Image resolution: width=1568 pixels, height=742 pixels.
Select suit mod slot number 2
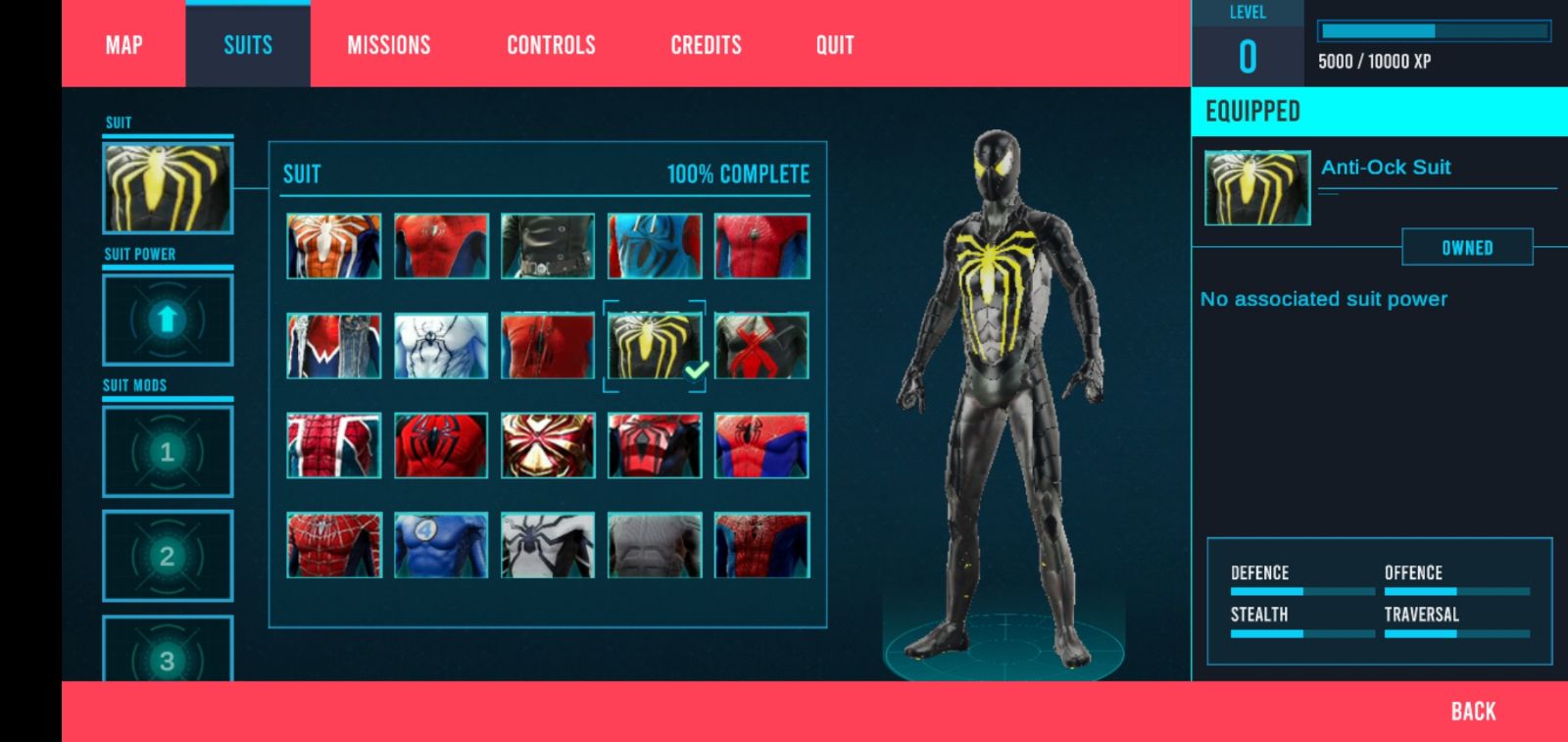168,556
